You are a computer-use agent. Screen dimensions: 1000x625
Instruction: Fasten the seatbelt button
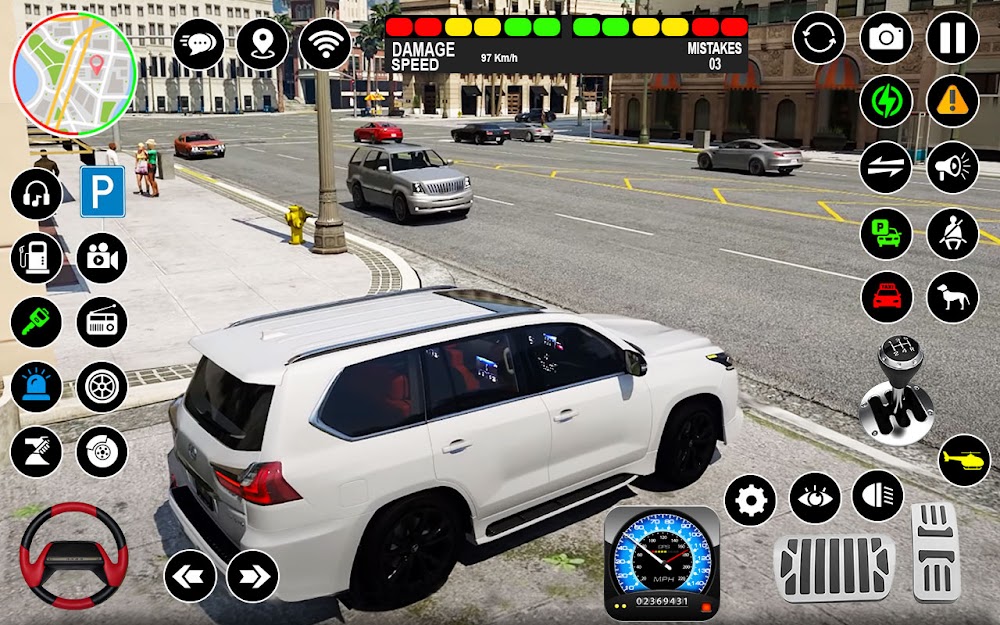point(952,233)
